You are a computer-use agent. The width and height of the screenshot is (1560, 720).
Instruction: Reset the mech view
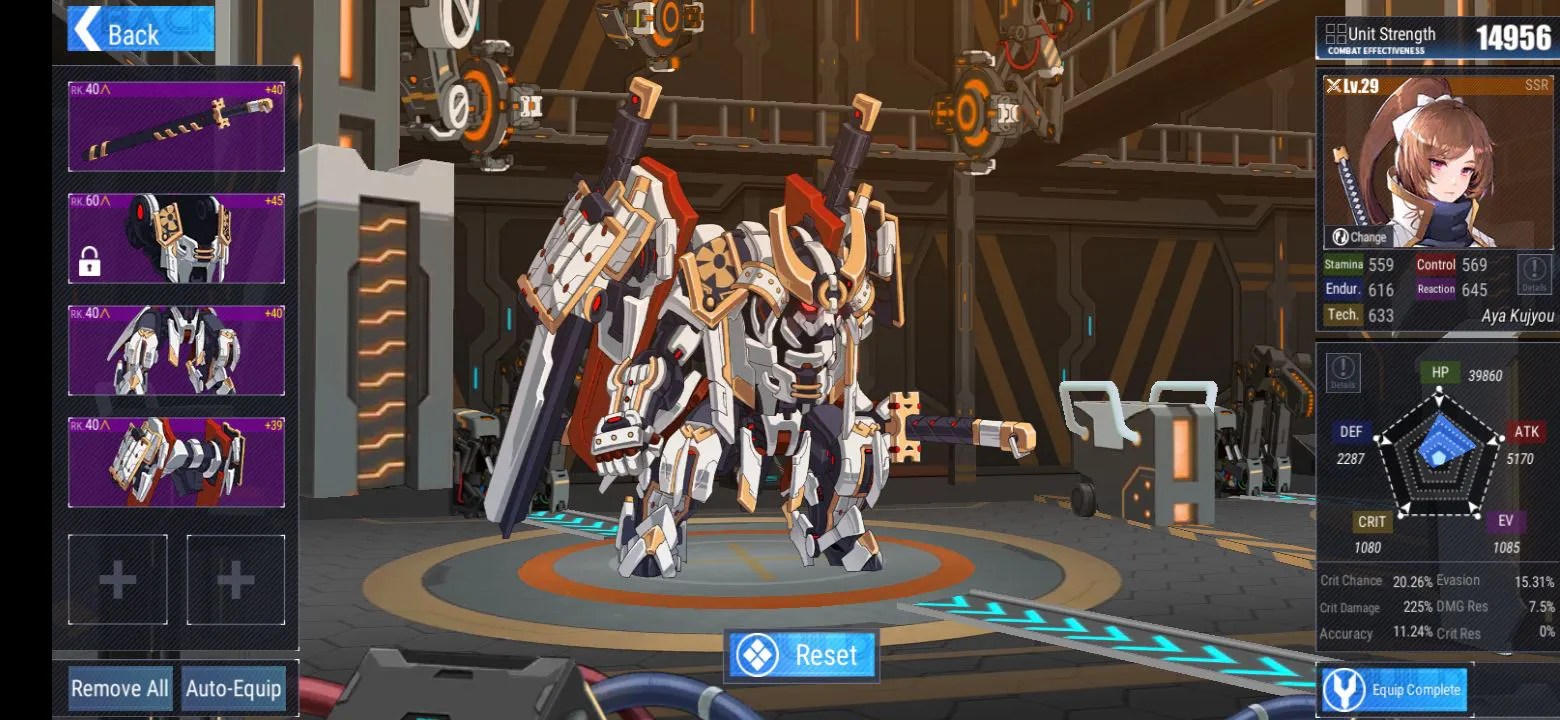[x=802, y=655]
